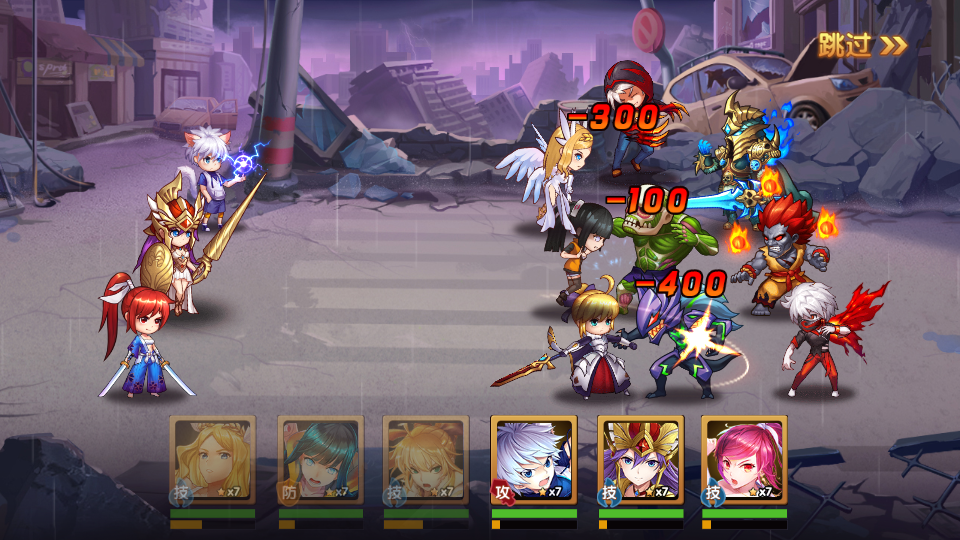Select the teal-haired defender hero portrait
This screenshot has width=960, height=540.
coord(320,459)
